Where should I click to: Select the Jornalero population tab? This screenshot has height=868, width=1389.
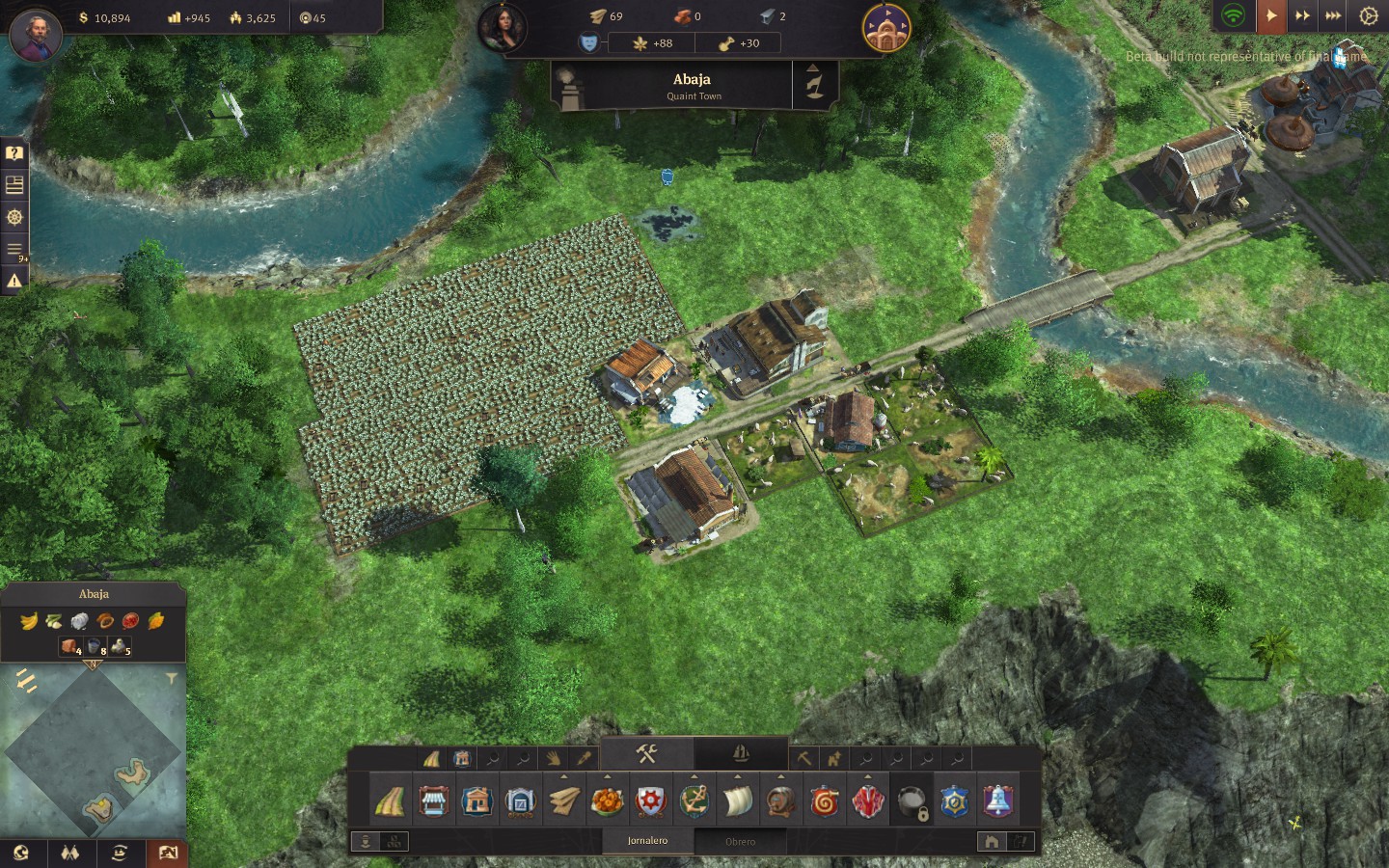coord(647,841)
